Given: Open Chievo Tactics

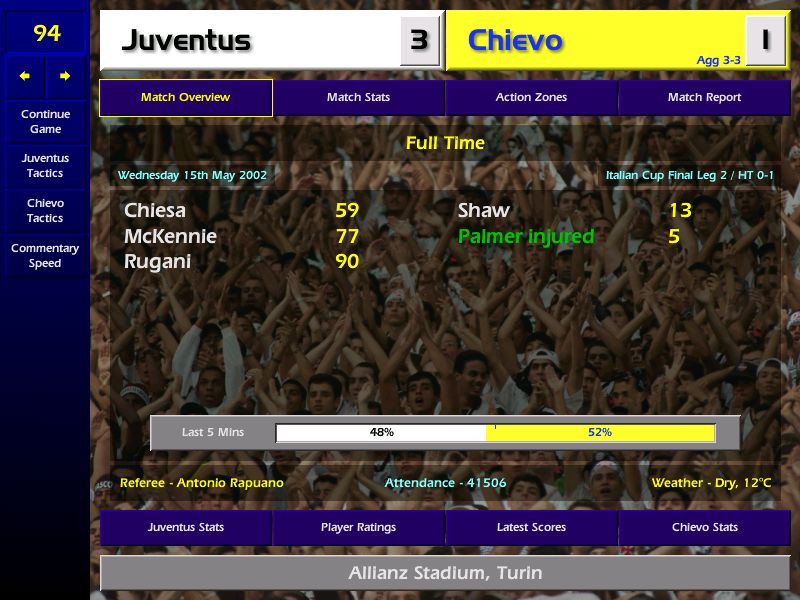Looking at the screenshot, I should click(x=45, y=211).
